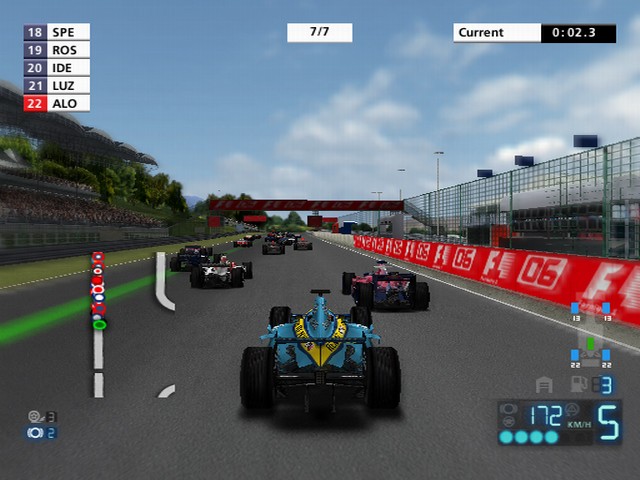Select the ROS row in the standings
Screen dimensions: 640x480
point(56,50)
